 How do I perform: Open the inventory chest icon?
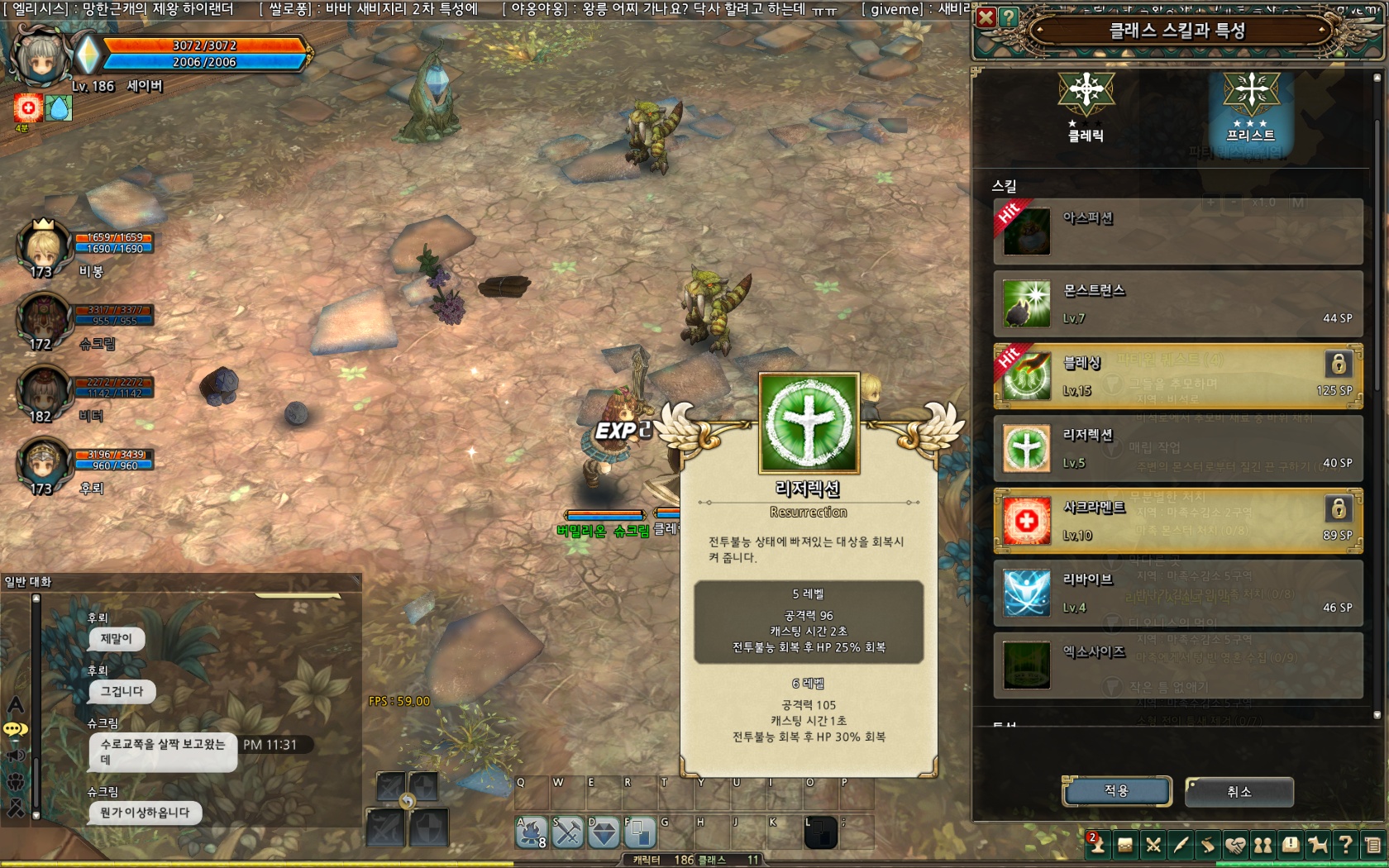pos(1125,845)
